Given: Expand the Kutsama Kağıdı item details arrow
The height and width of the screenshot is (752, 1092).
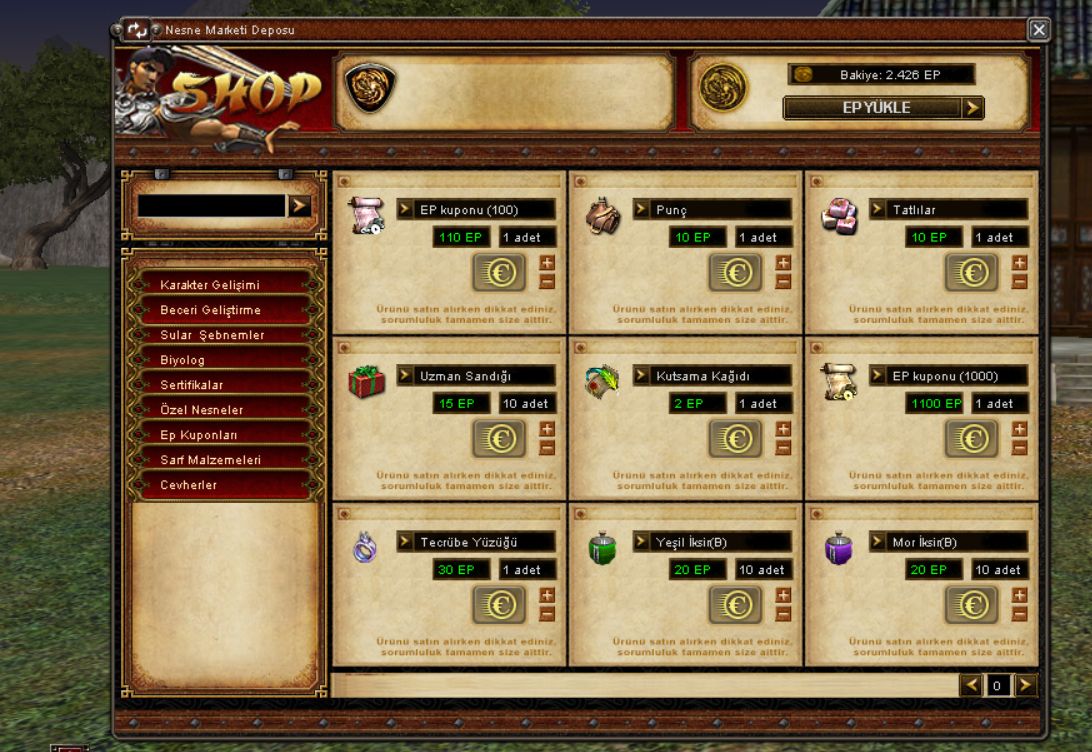Looking at the screenshot, I should pyautogui.click(x=641, y=375).
